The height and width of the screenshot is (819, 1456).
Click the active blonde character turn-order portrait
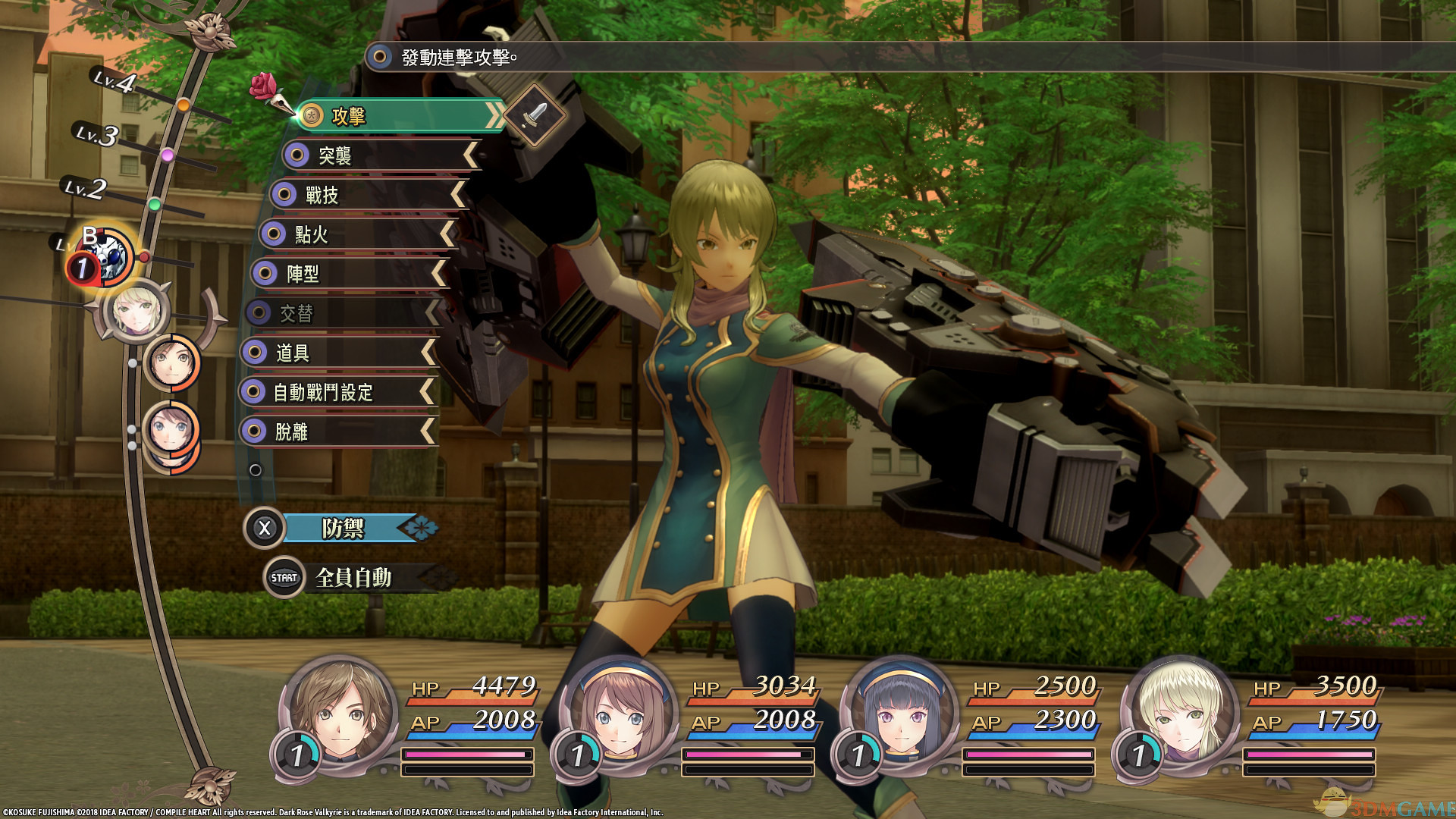pyautogui.click(x=136, y=310)
